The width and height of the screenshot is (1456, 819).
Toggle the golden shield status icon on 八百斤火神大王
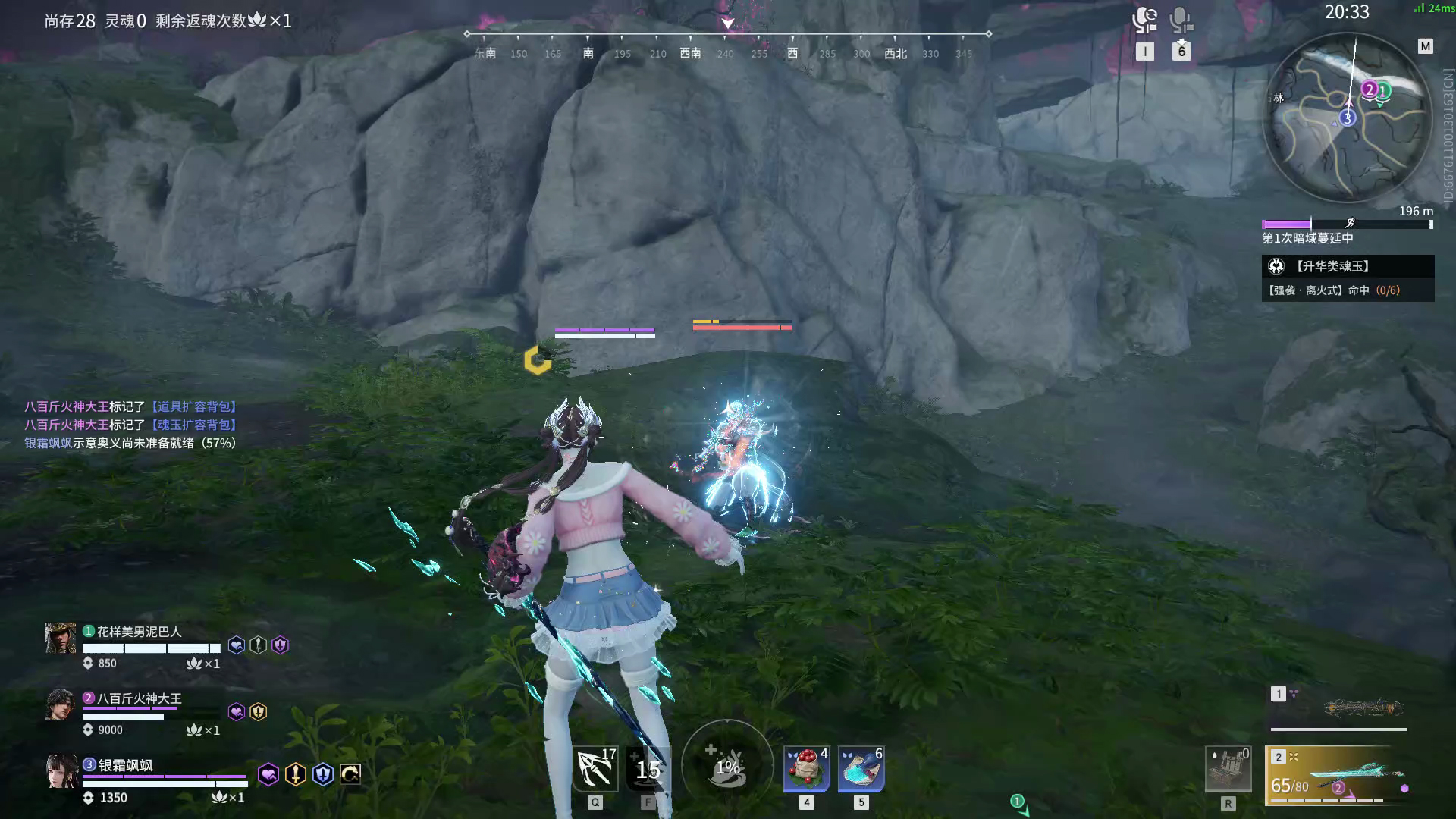(257, 711)
